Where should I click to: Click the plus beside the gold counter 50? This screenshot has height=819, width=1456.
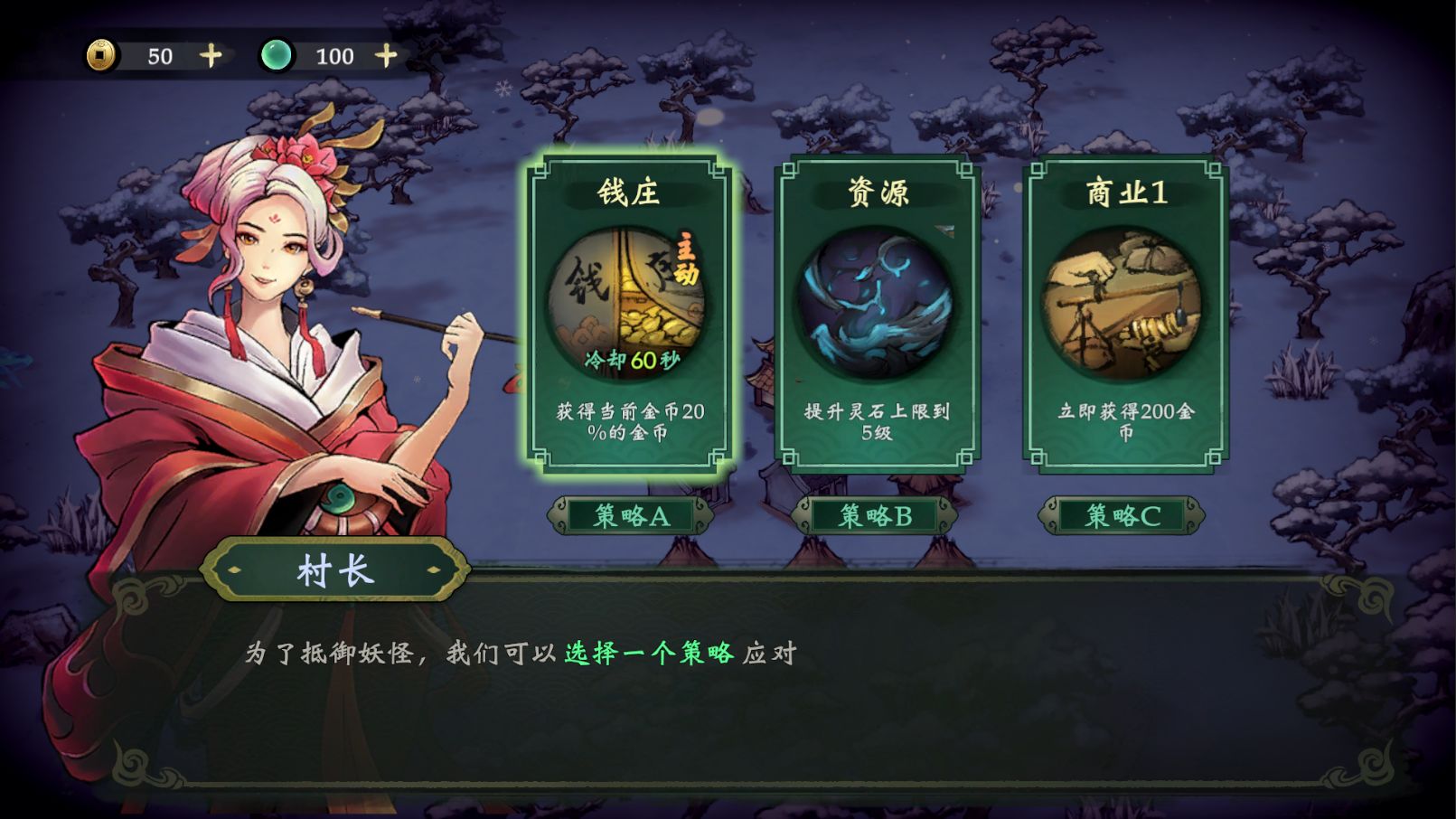[210, 56]
